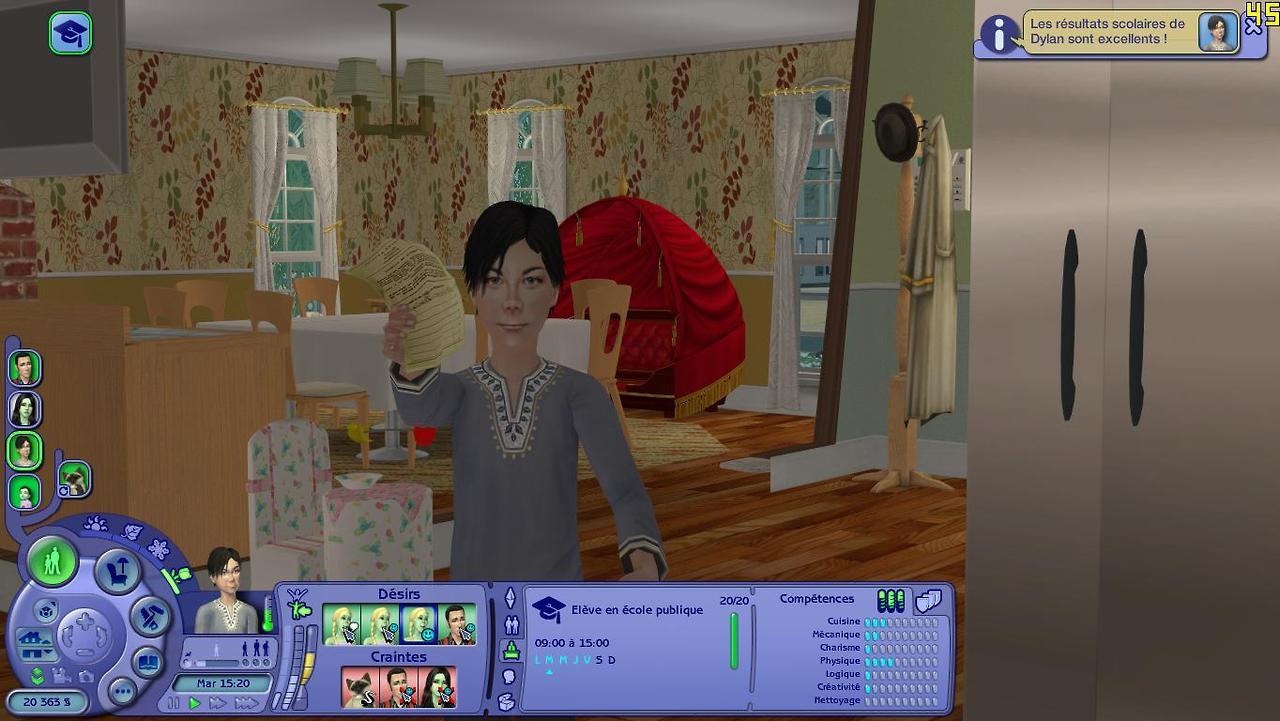Click the cat fear under Craintes
1280x721 pixels.
tap(360, 687)
